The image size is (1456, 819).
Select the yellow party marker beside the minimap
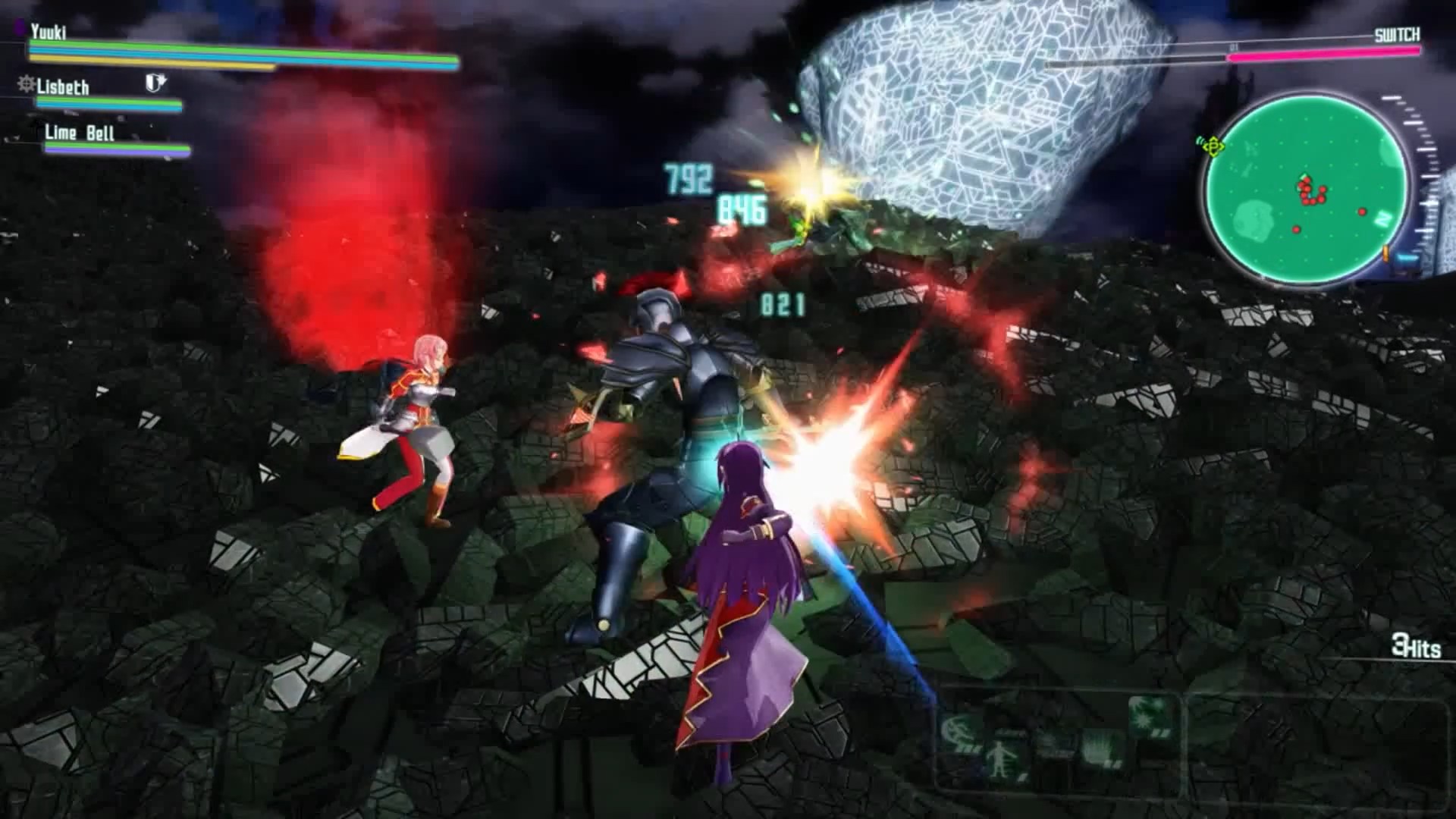[1213, 145]
